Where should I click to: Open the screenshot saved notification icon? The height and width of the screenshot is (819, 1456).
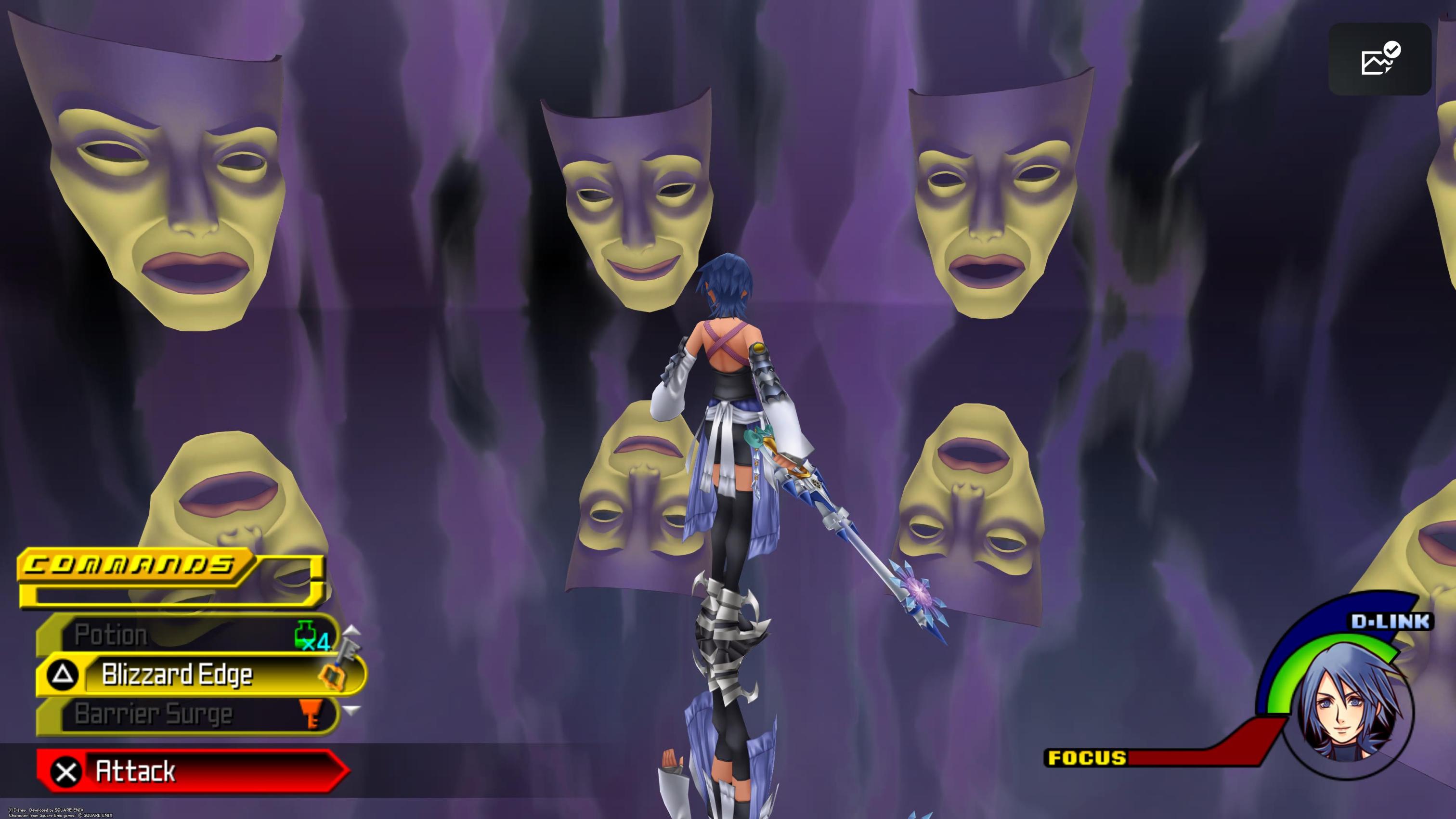coord(1379,59)
